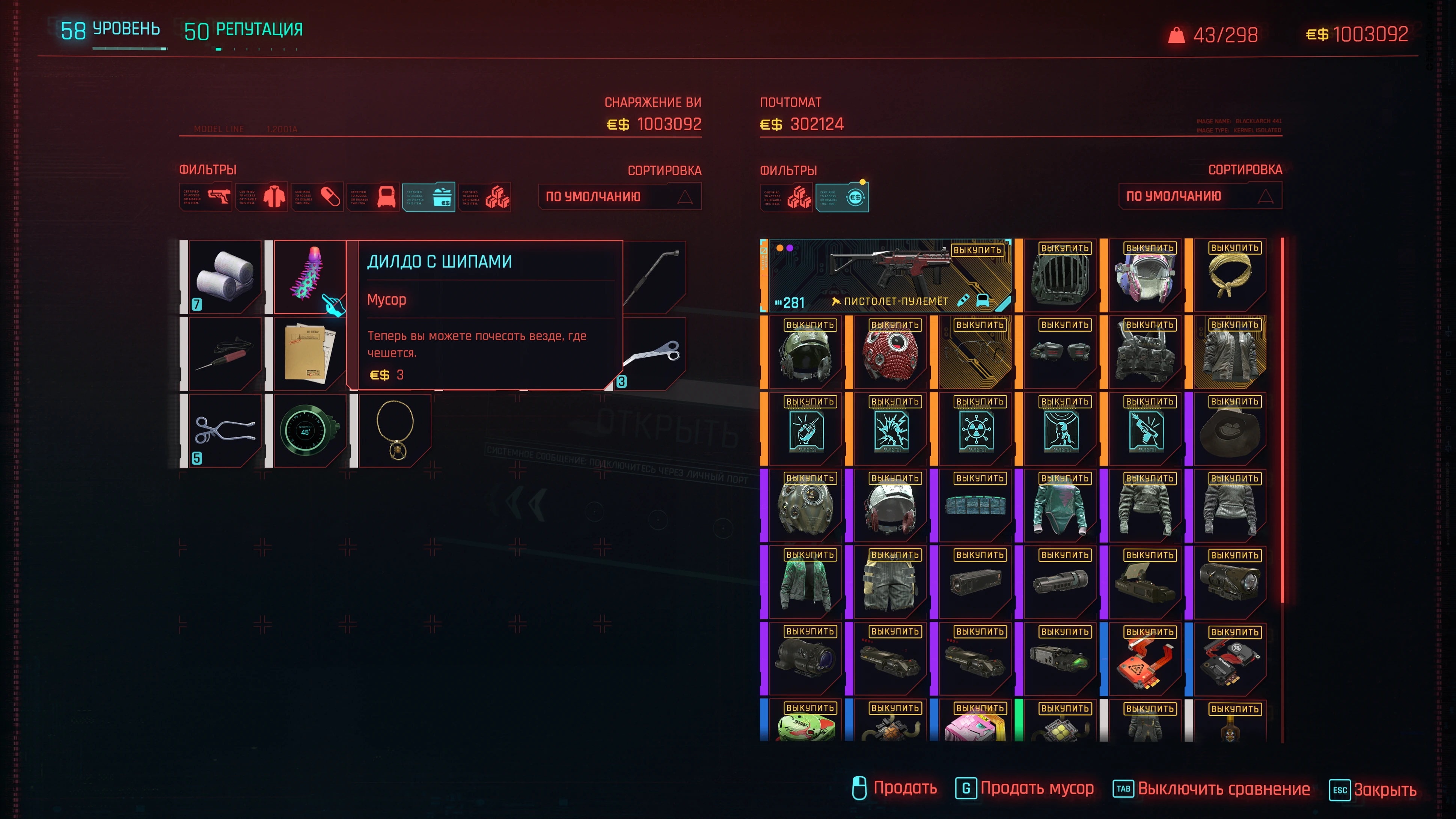Open the drop point sorting dropdown
The image size is (1456, 819).
[1200, 196]
